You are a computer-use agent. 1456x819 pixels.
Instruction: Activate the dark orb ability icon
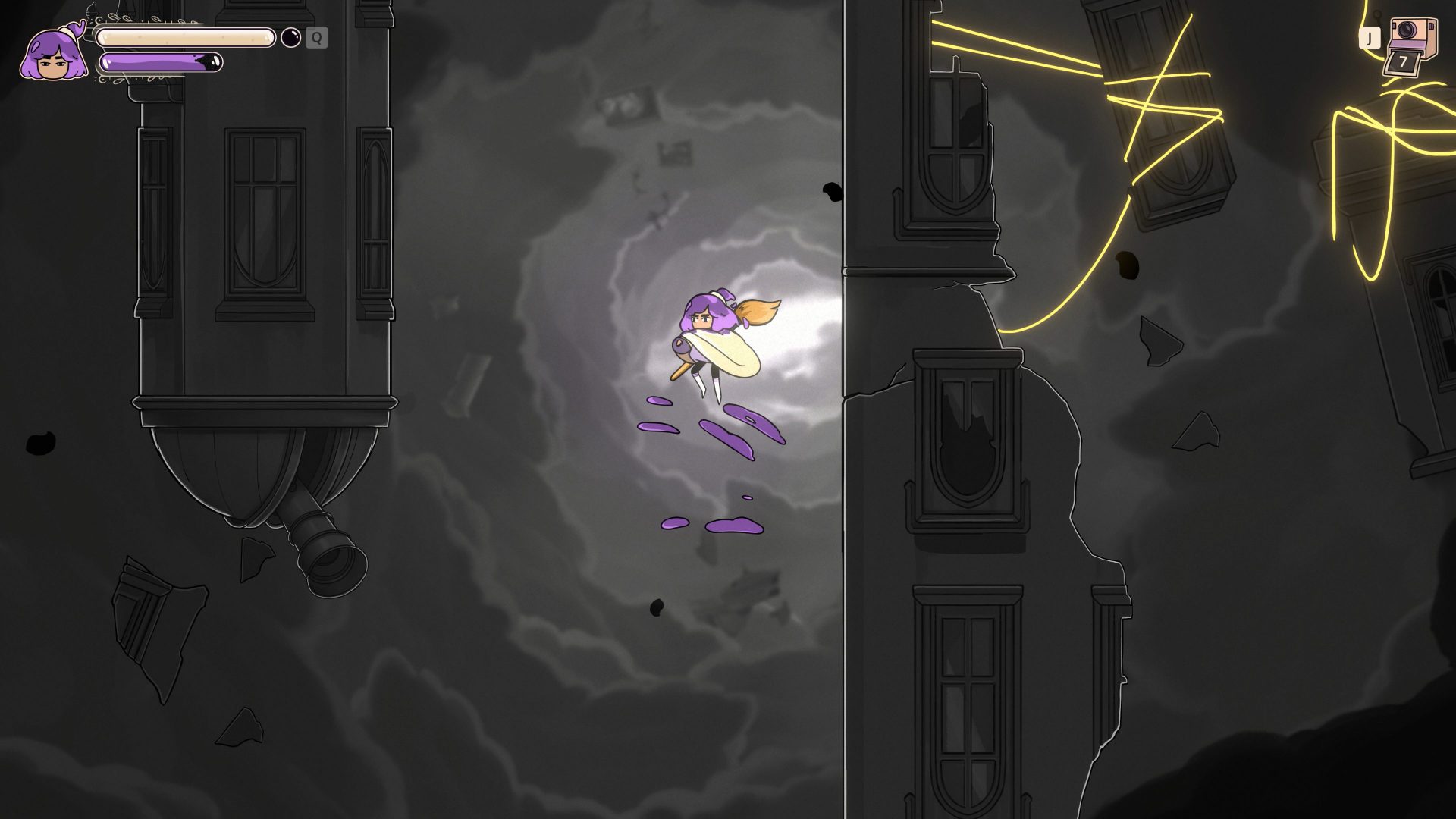pyautogui.click(x=291, y=37)
